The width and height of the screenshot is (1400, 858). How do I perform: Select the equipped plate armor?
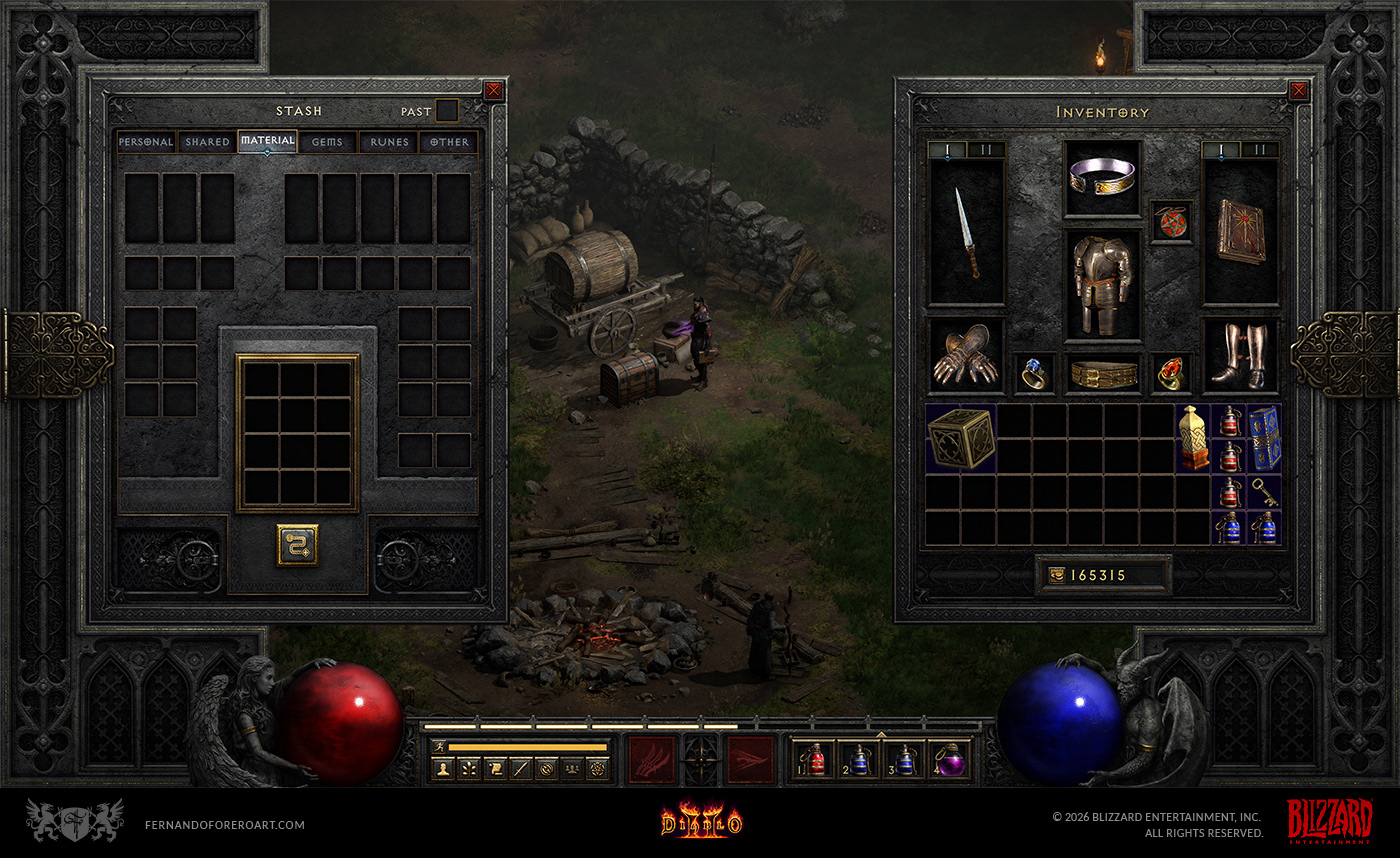(x=1102, y=285)
